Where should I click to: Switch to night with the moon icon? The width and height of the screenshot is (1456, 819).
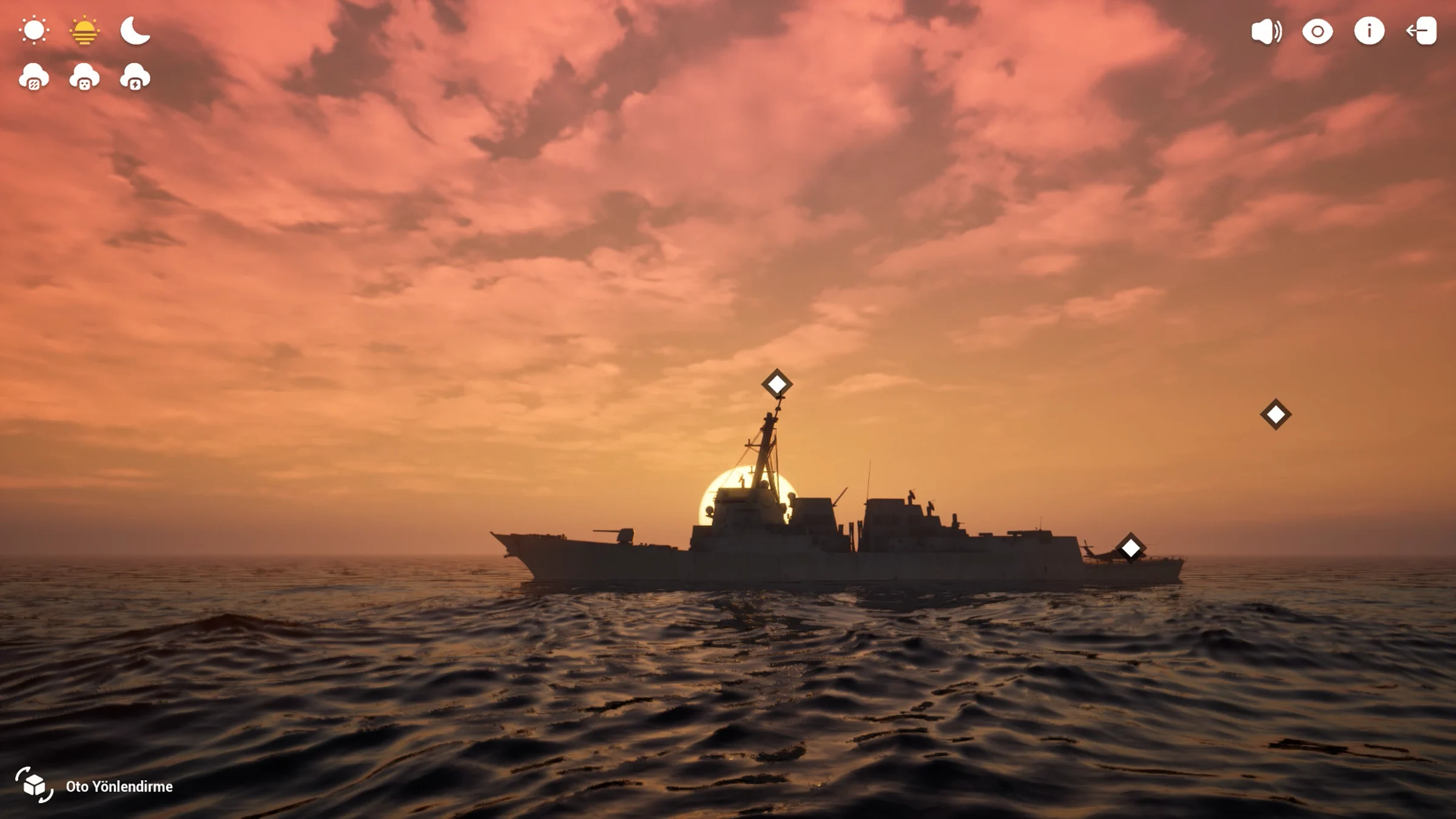135,30
